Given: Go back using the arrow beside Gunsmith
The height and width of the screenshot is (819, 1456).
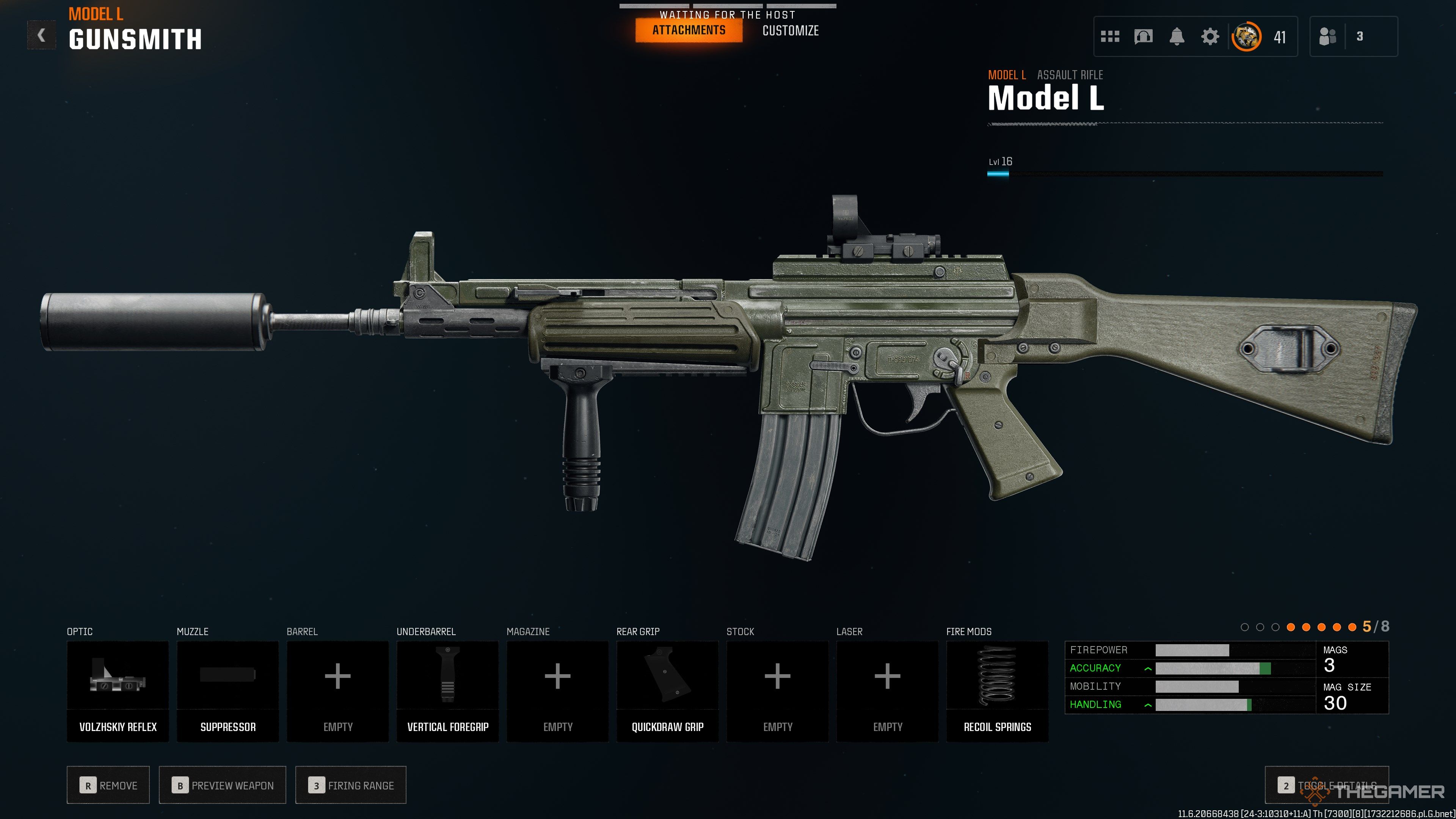Looking at the screenshot, I should (41, 36).
